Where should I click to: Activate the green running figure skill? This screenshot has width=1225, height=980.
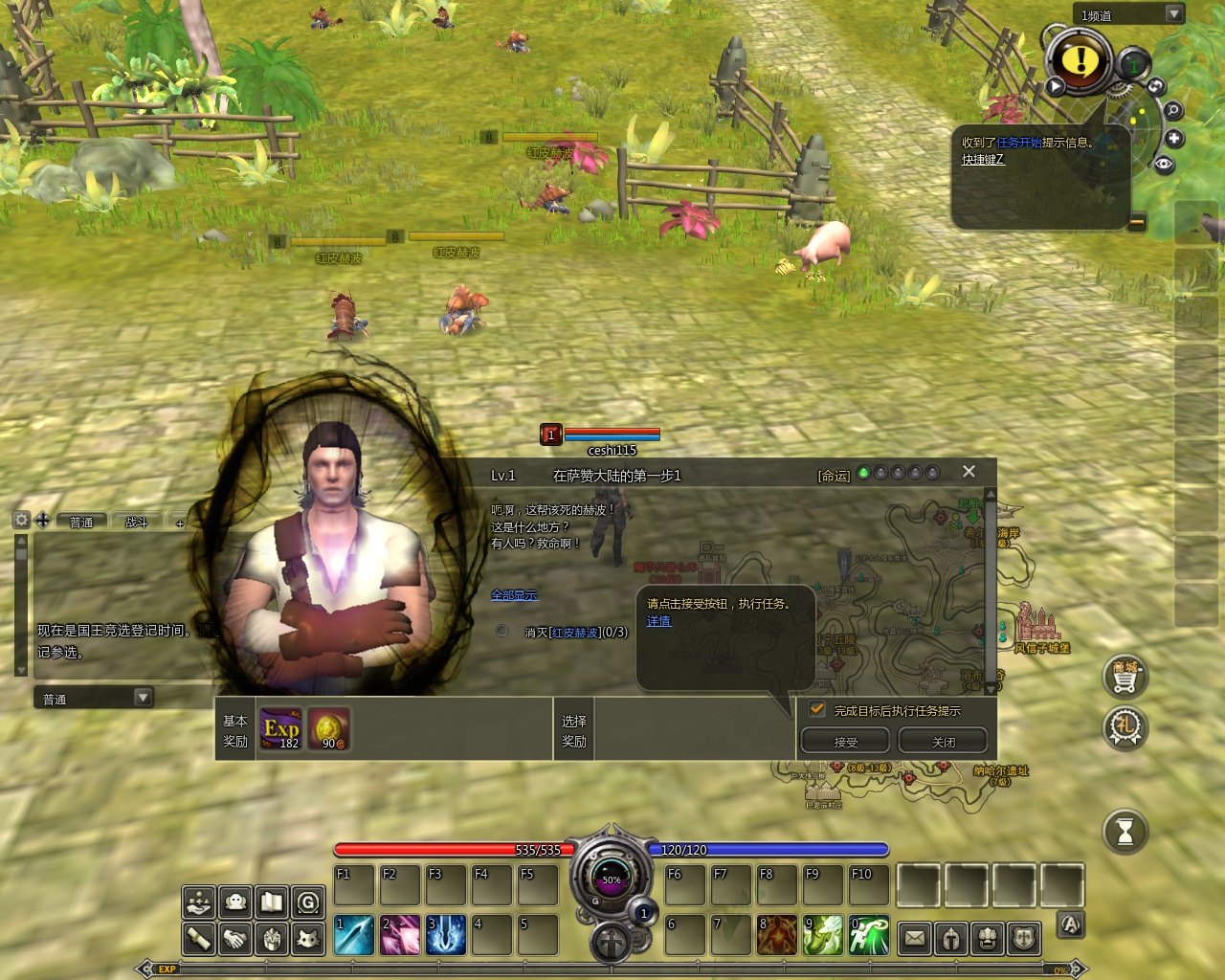click(869, 935)
